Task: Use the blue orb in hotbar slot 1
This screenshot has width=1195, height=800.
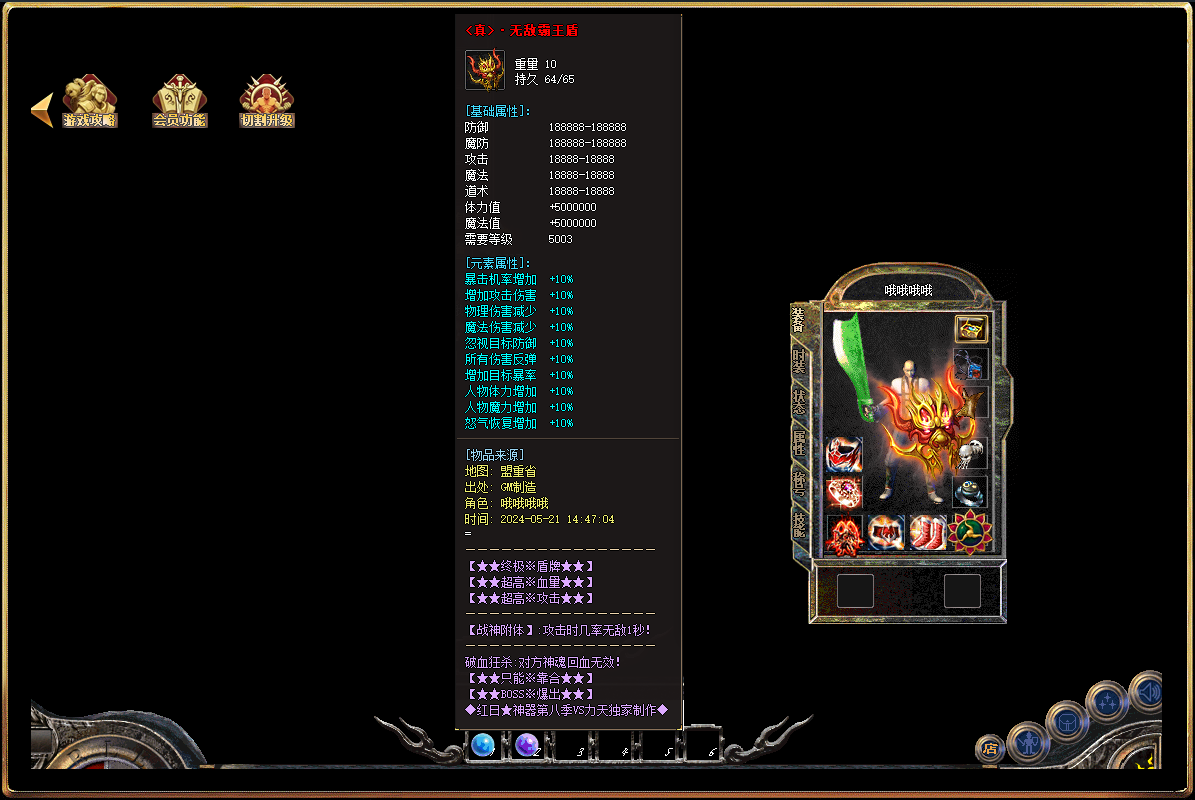Action: pyautogui.click(x=483, y=745)
